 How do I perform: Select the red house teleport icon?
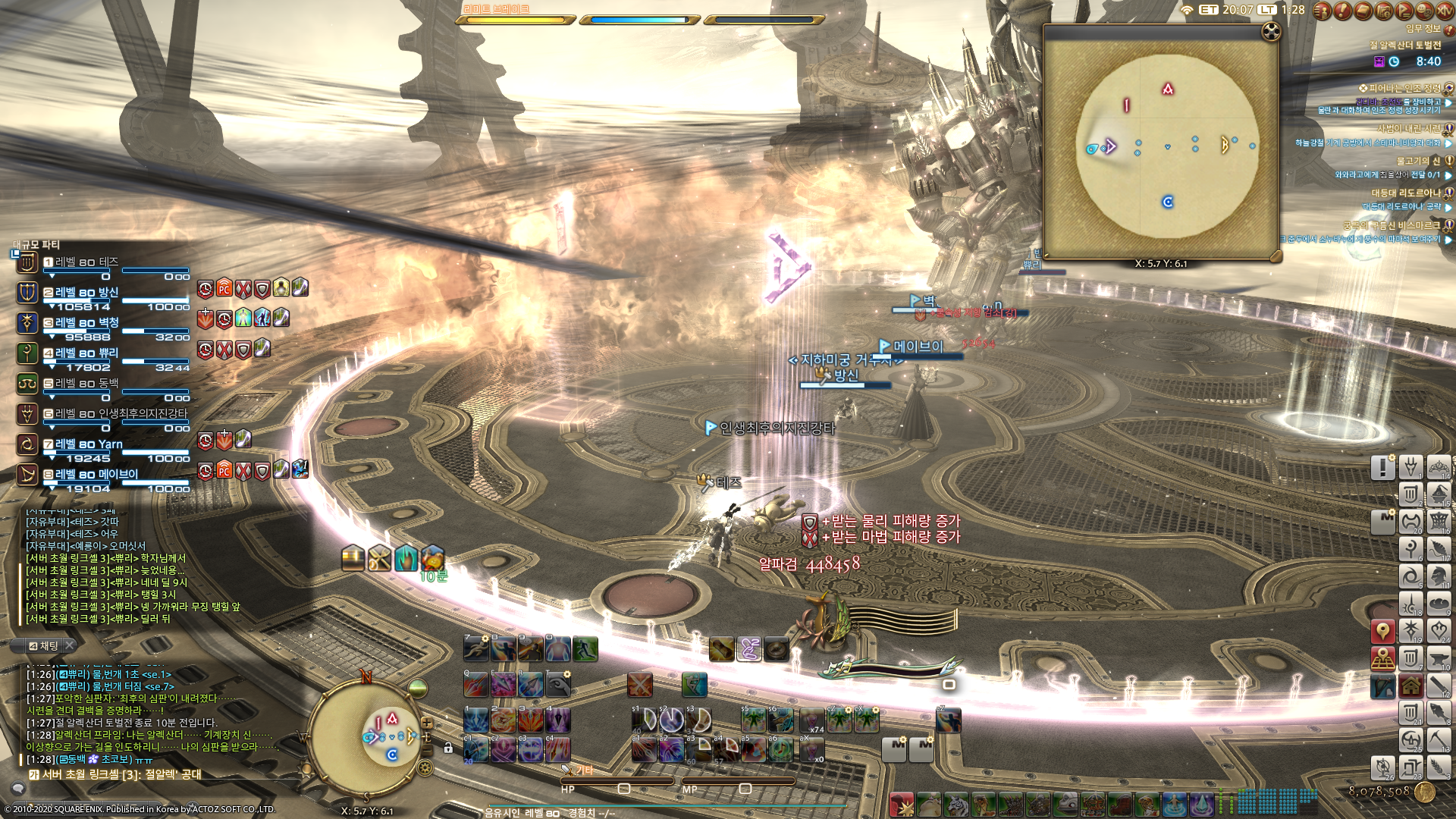(1410, 686)
